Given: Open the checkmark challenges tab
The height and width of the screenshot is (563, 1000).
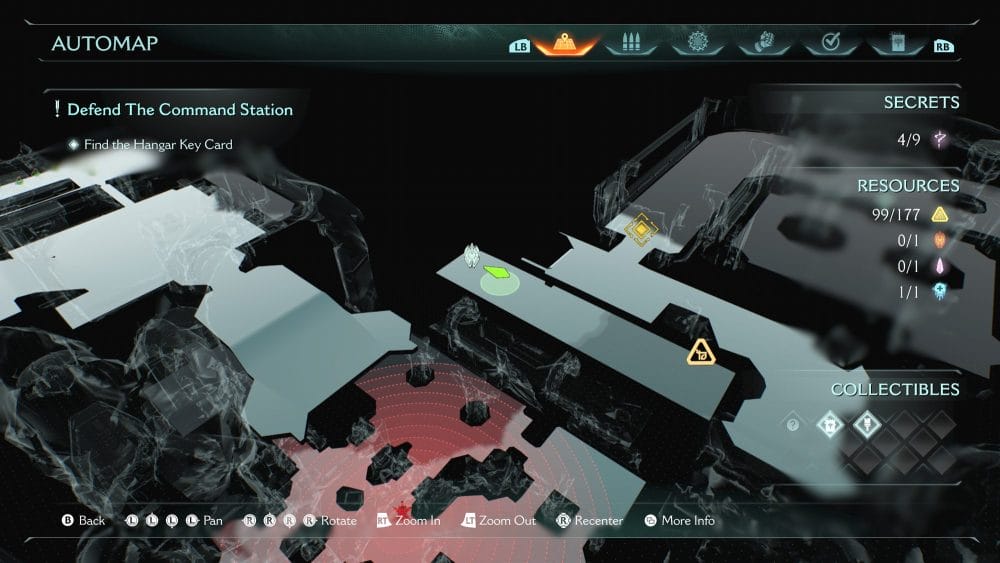Looking at the screenshot, I should (829, 44).
